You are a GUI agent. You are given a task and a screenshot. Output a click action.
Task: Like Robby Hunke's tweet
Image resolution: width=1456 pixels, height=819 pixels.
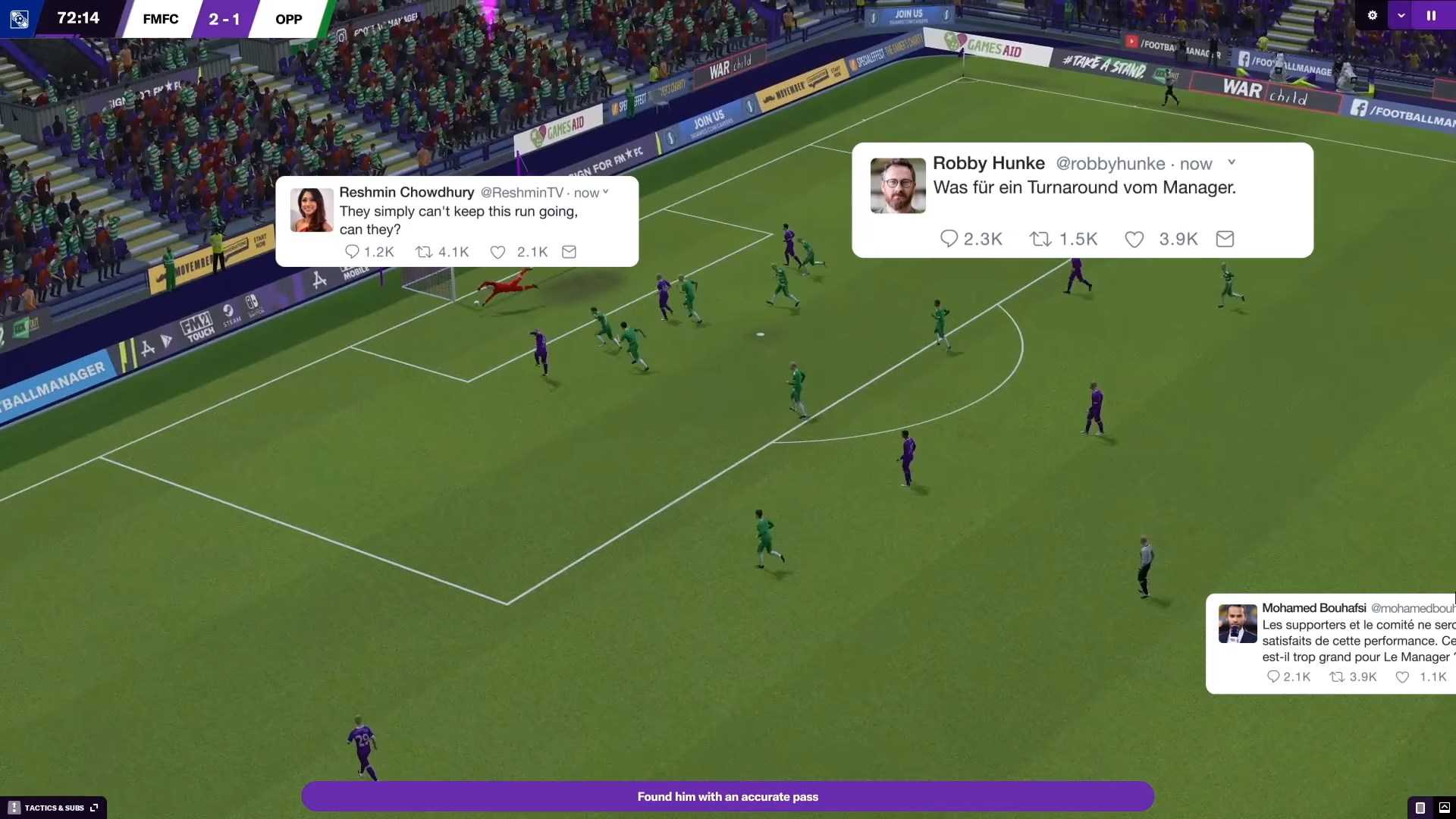1134,240
